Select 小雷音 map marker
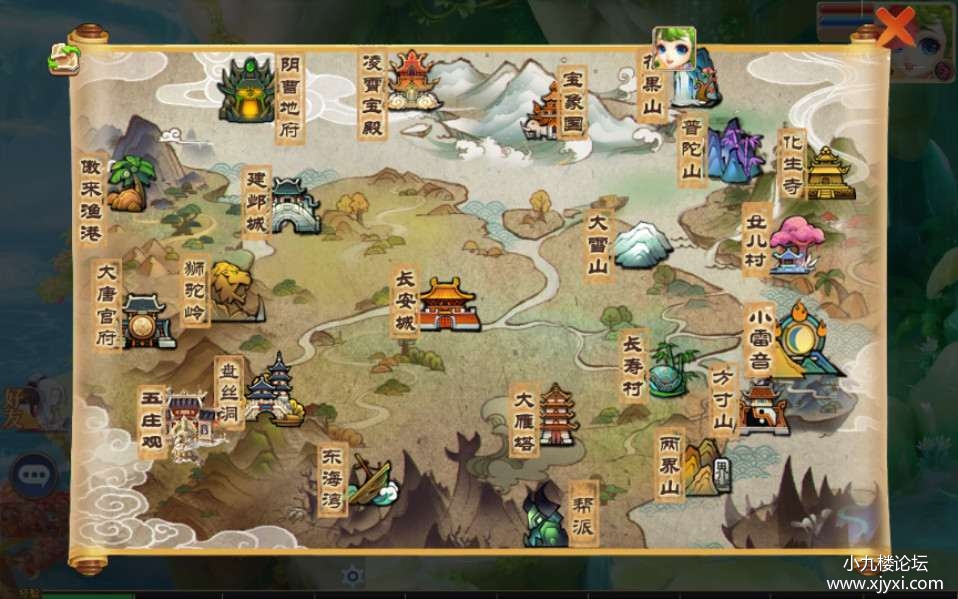 (806, 341)
